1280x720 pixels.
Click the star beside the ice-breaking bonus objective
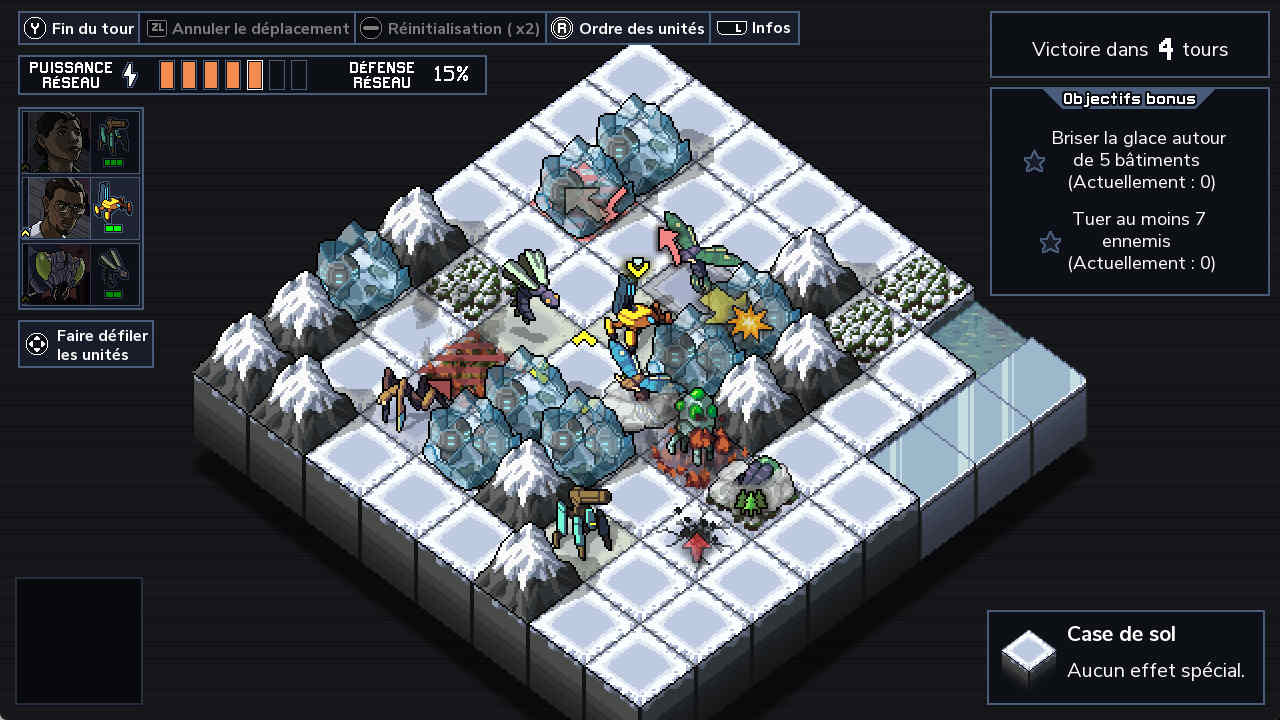tap(1034, 161)
